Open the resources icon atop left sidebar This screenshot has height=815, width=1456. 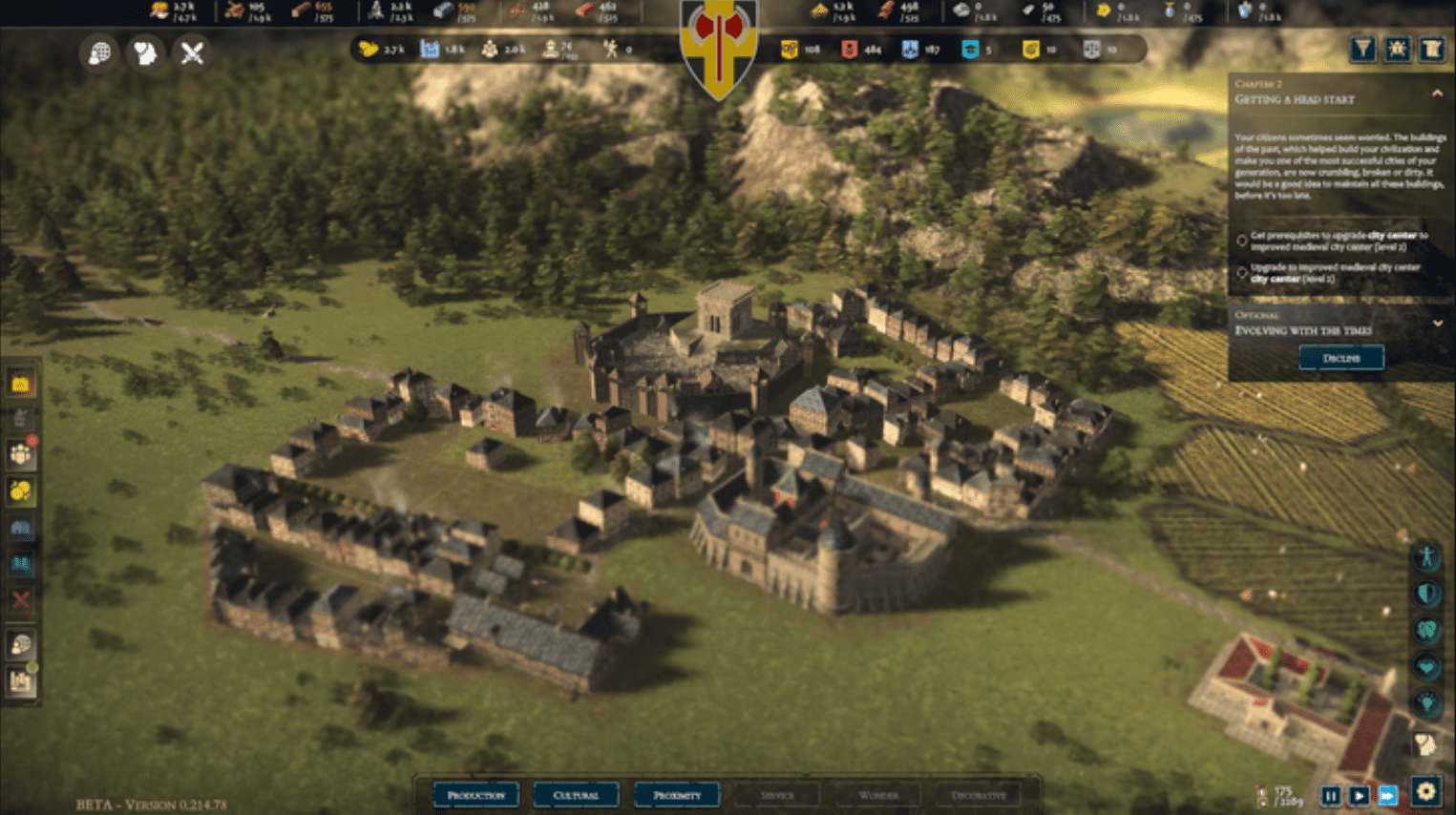[20, 382]
